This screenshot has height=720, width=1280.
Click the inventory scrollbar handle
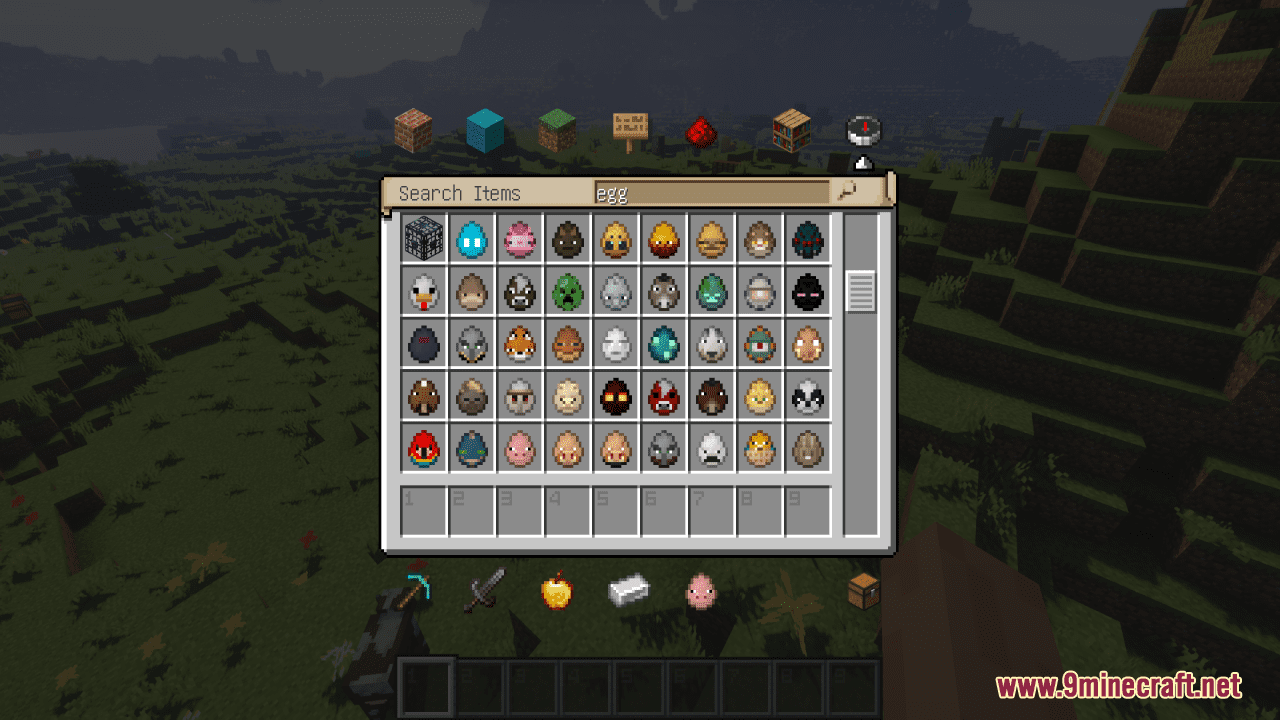pos(860,290)
